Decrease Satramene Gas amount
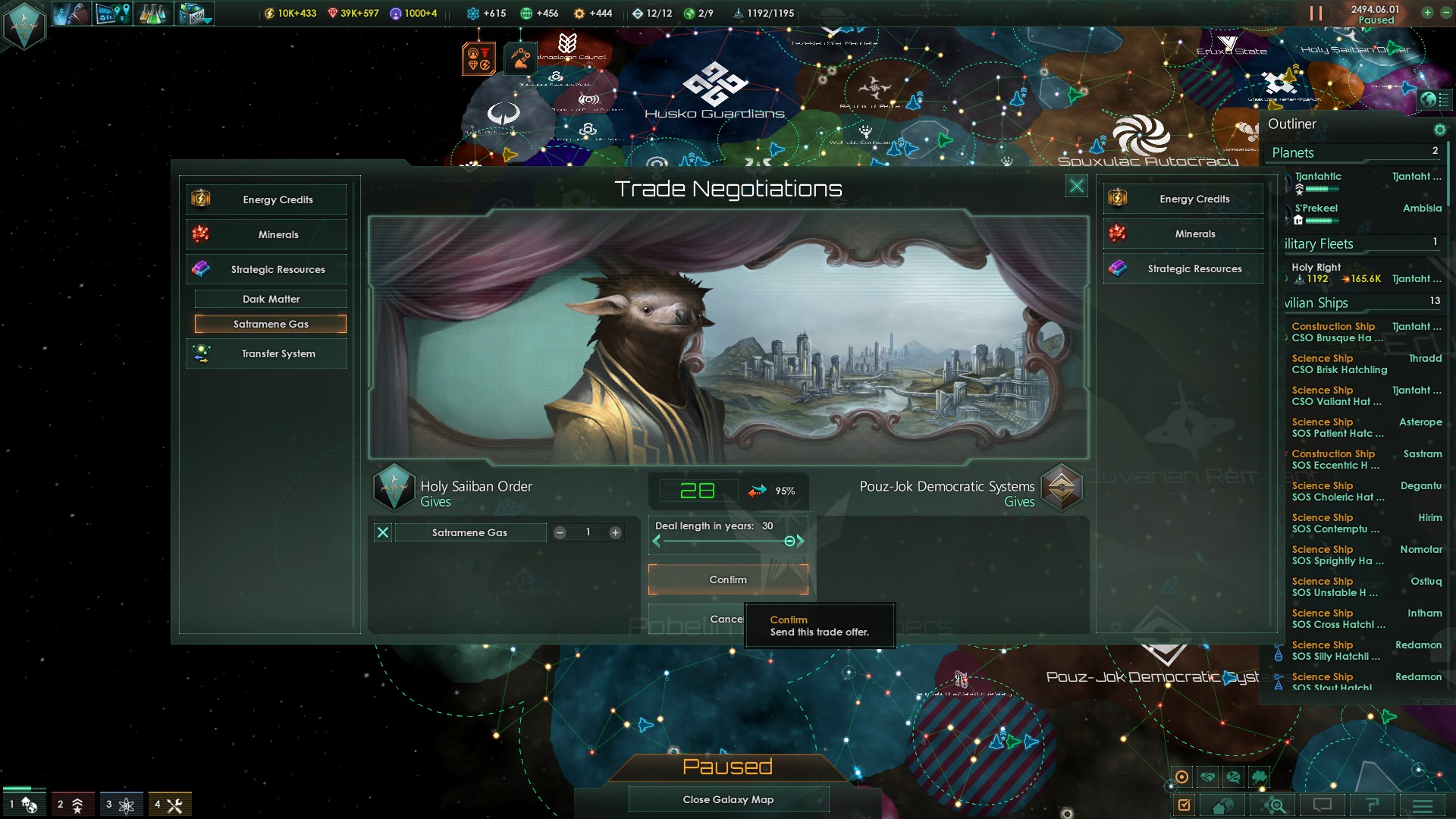The height and width of the screenshot is (819, 1456). 560,532
